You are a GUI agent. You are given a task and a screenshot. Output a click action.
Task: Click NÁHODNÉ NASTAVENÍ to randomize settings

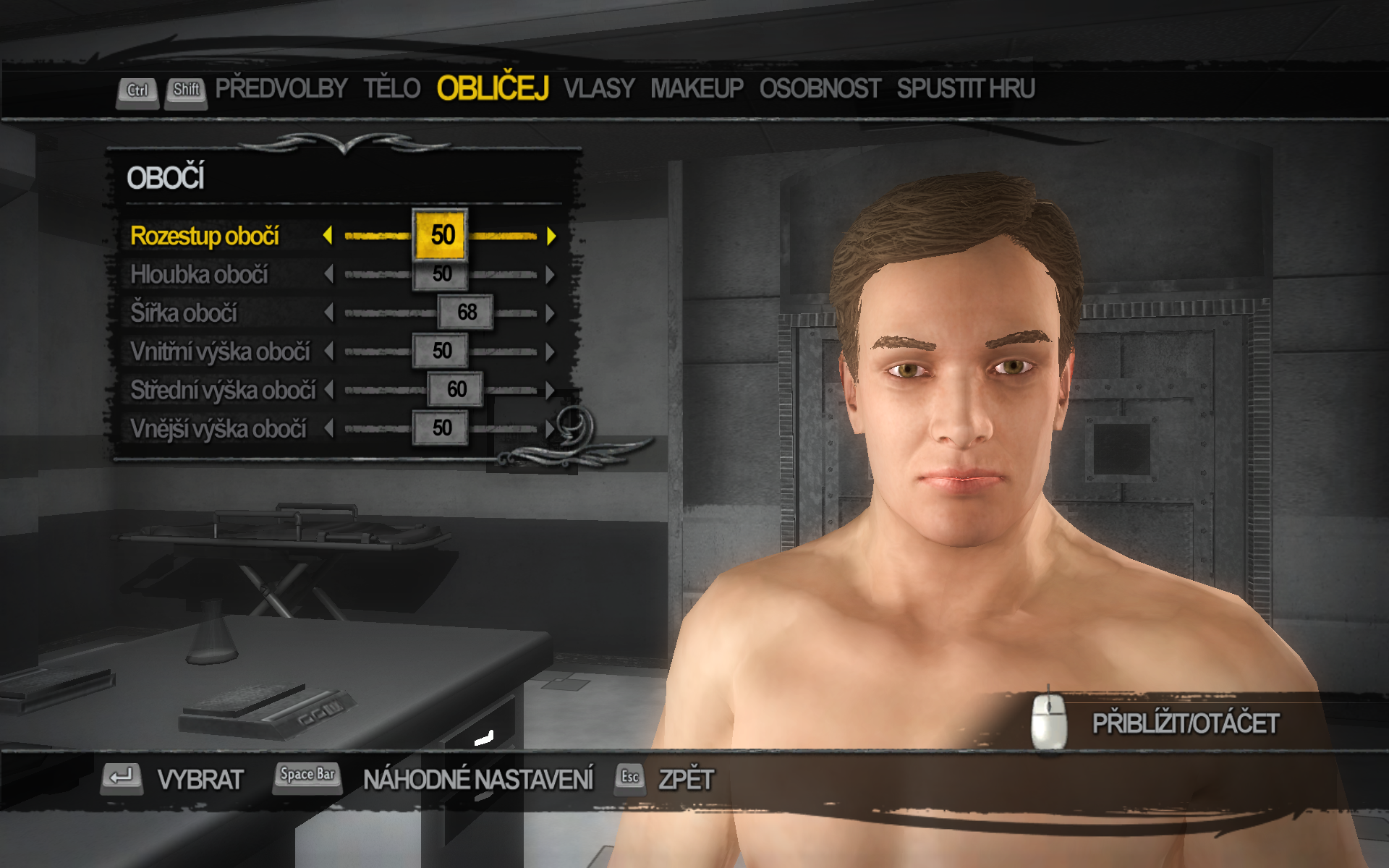(477, 780)
